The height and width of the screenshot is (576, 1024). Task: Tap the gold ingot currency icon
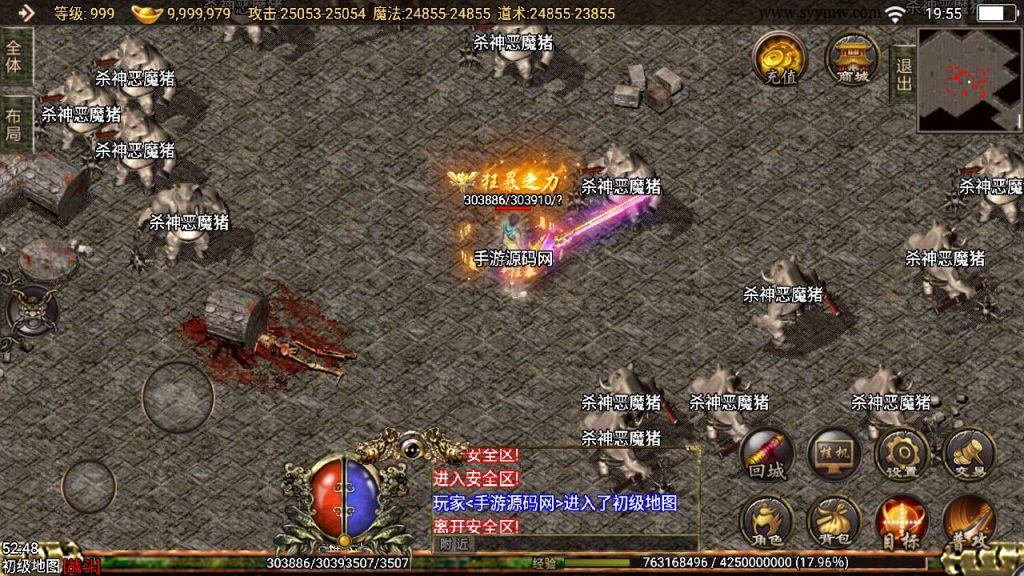tap(147, 13)
